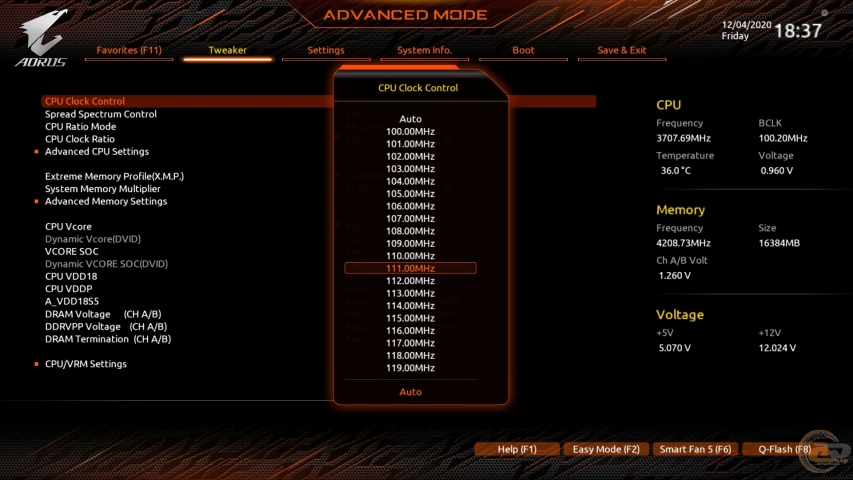Viewport: 853px width, 480px height.
Task: Open Smart Fan 5 (F6)
Action: 695,450
